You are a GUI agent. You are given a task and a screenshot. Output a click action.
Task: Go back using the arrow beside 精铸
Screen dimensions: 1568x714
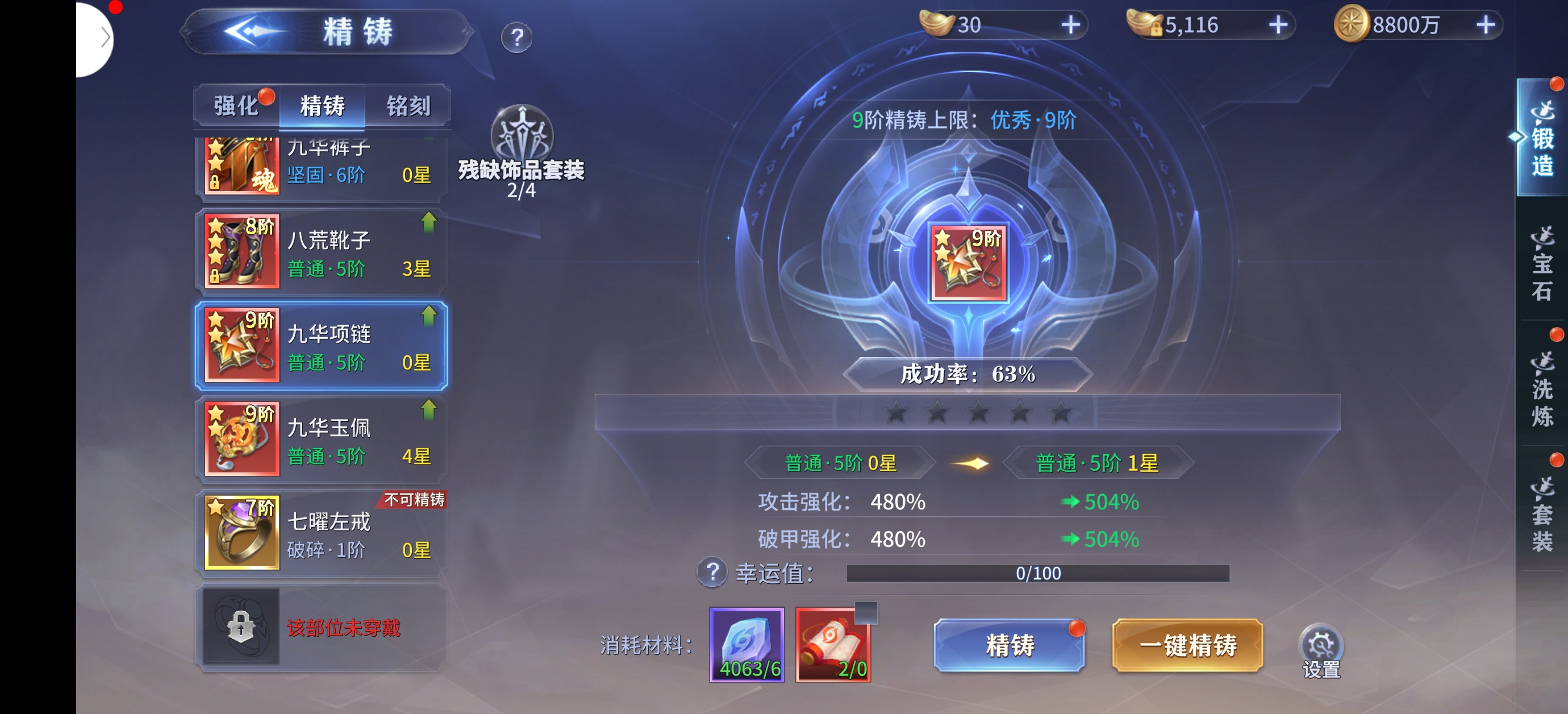253,32
